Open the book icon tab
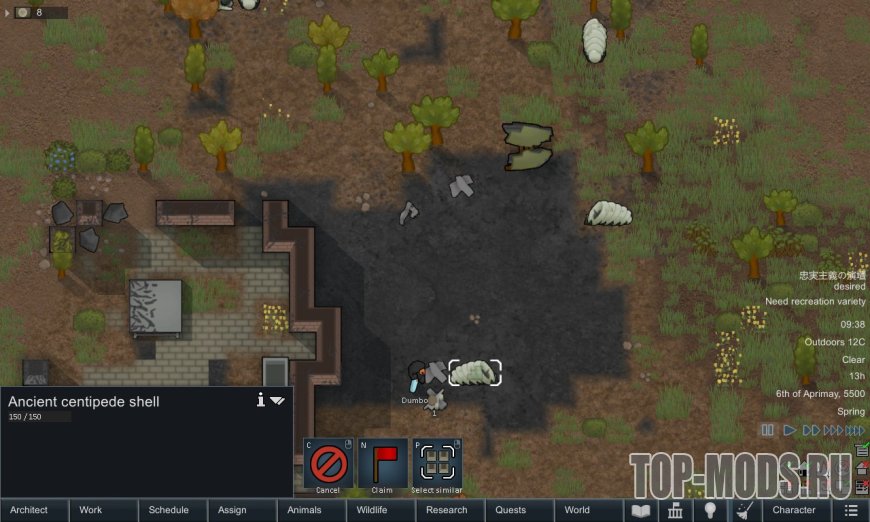 [639, 510]
